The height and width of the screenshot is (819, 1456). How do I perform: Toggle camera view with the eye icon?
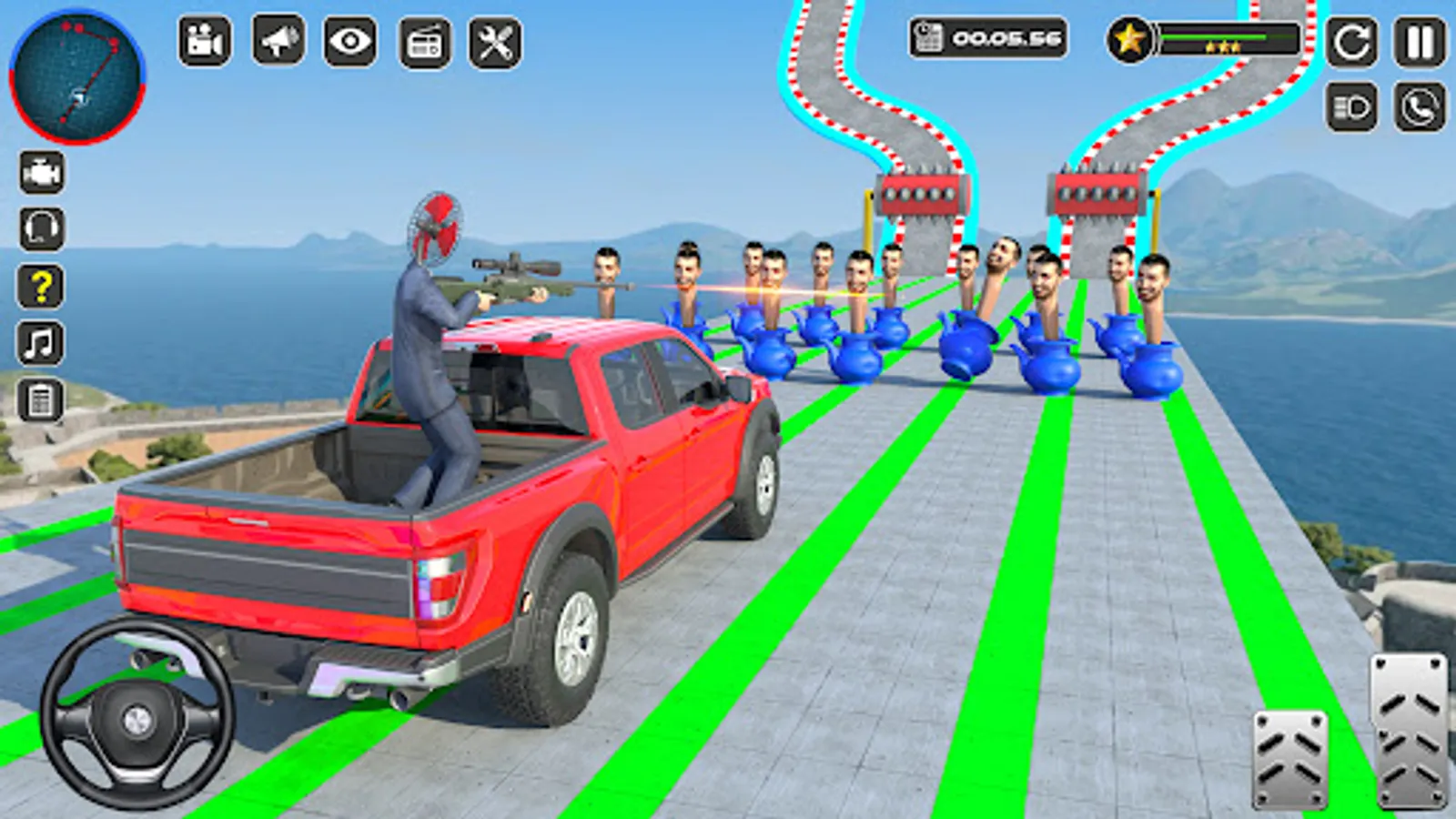pyautogui.click(x=349, y=40)
